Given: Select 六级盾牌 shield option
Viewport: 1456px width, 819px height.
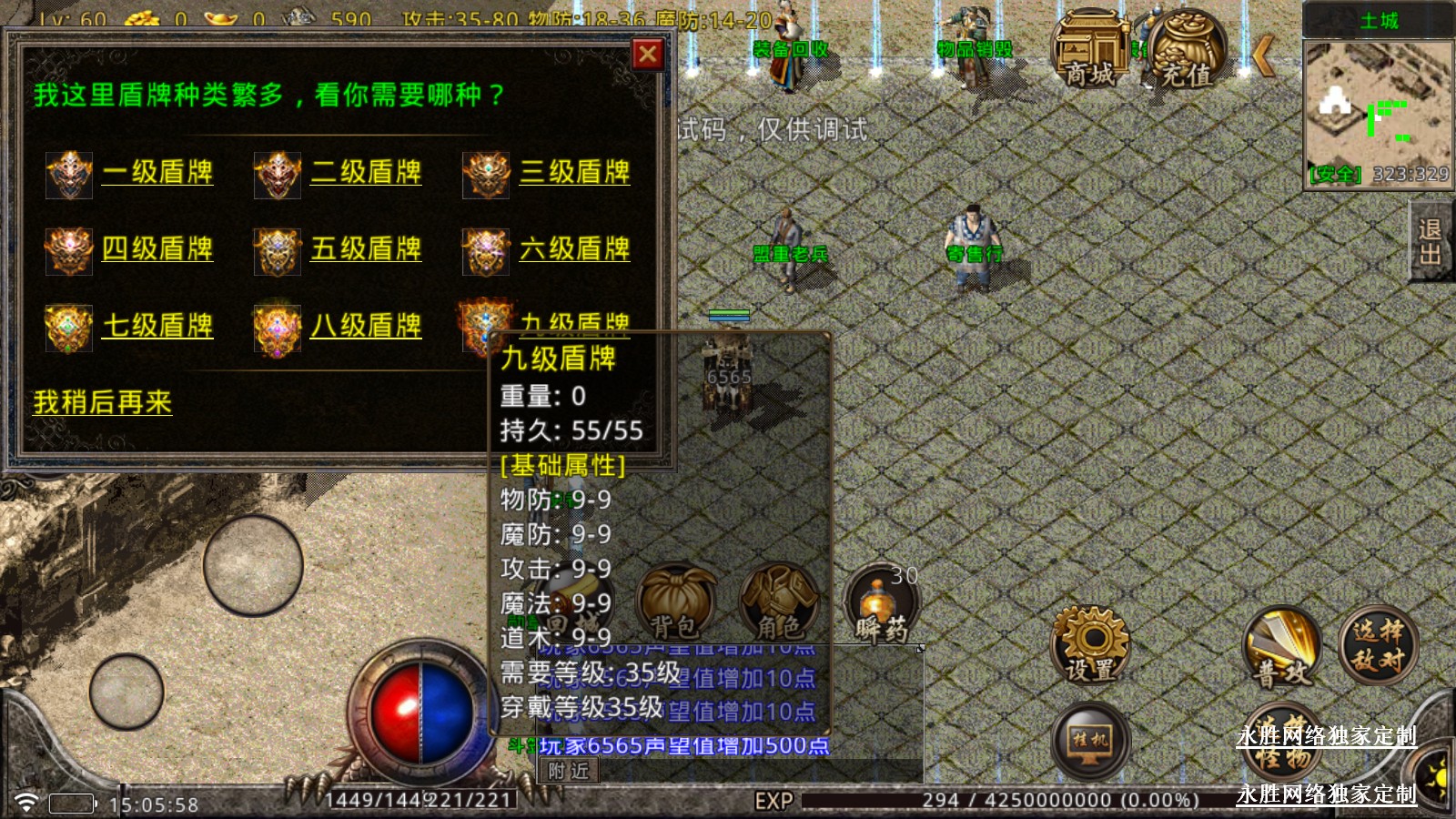Looking at the screenshot, I should pos(574,248).
